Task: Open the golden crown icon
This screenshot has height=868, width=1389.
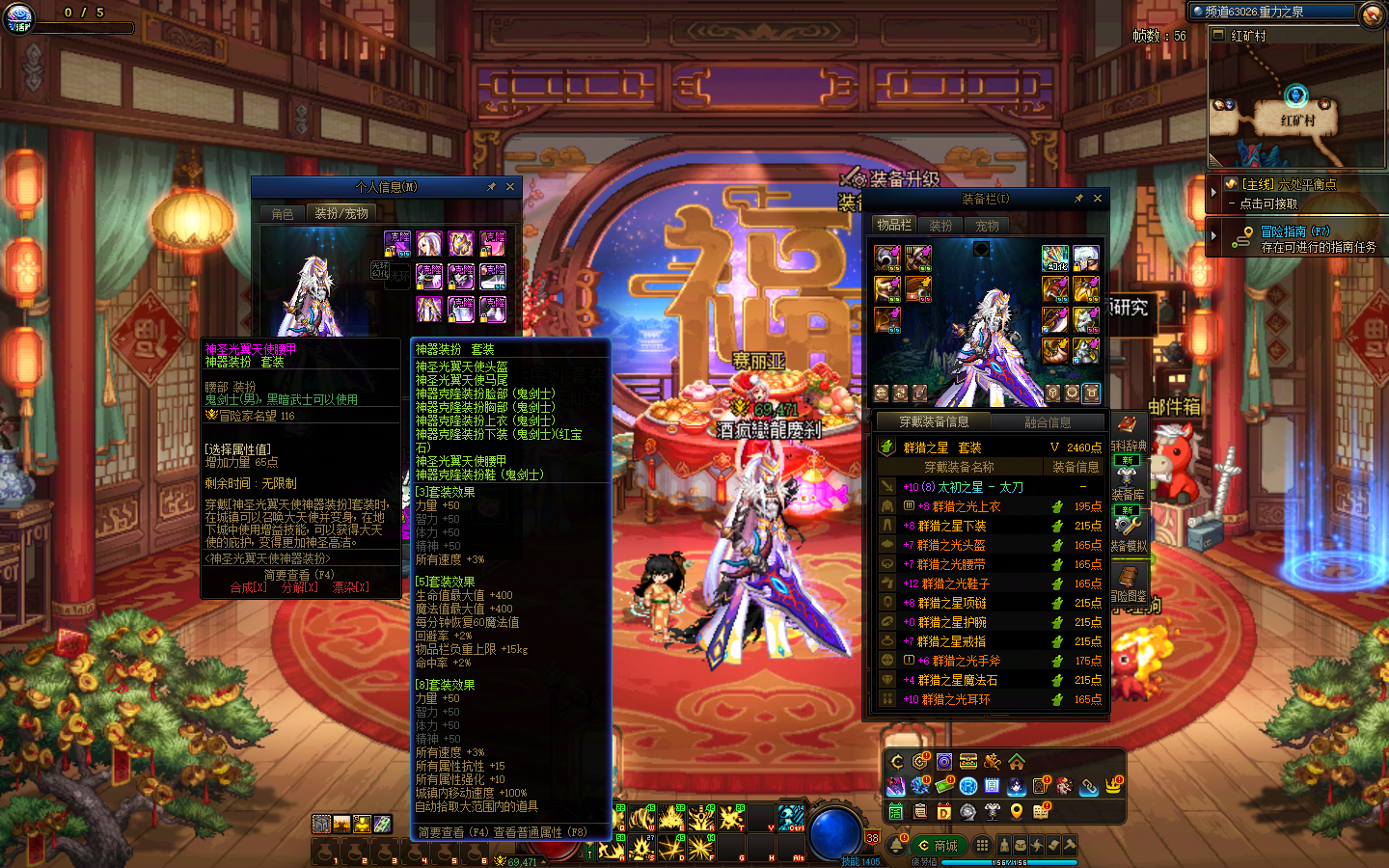Action: pos(1113,787)
